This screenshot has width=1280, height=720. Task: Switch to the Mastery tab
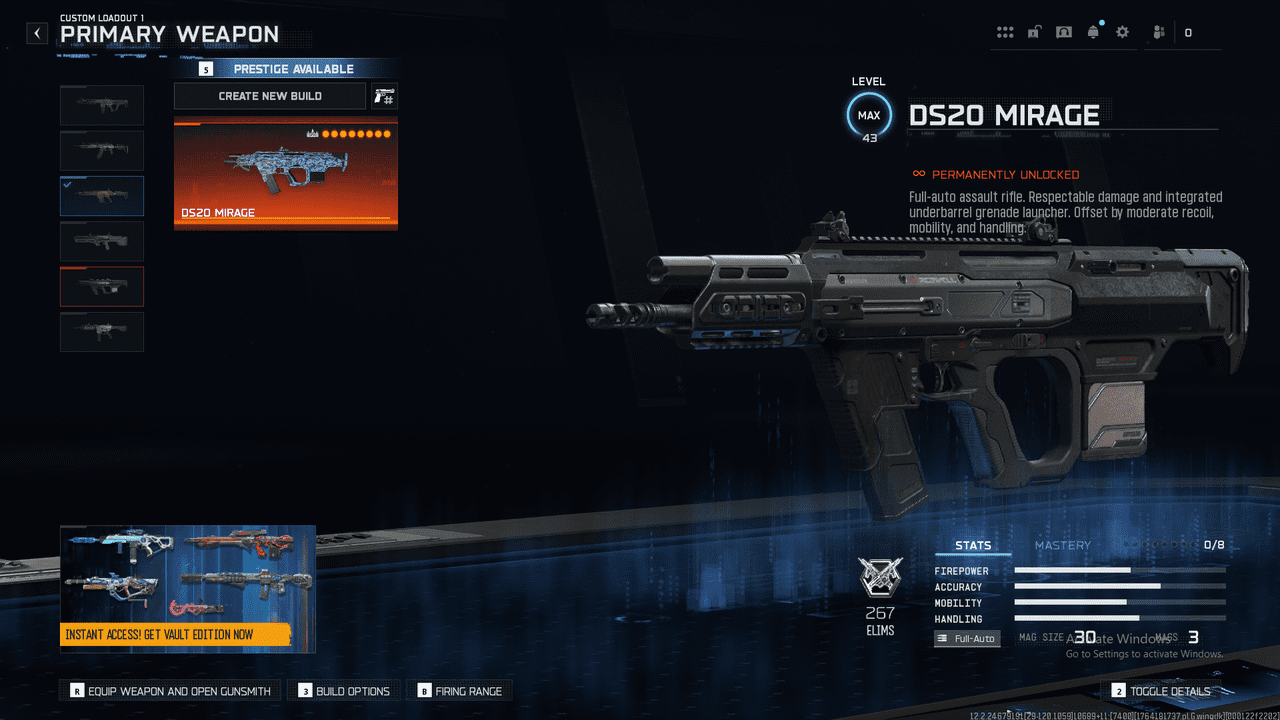click(x=1062, y=546)
